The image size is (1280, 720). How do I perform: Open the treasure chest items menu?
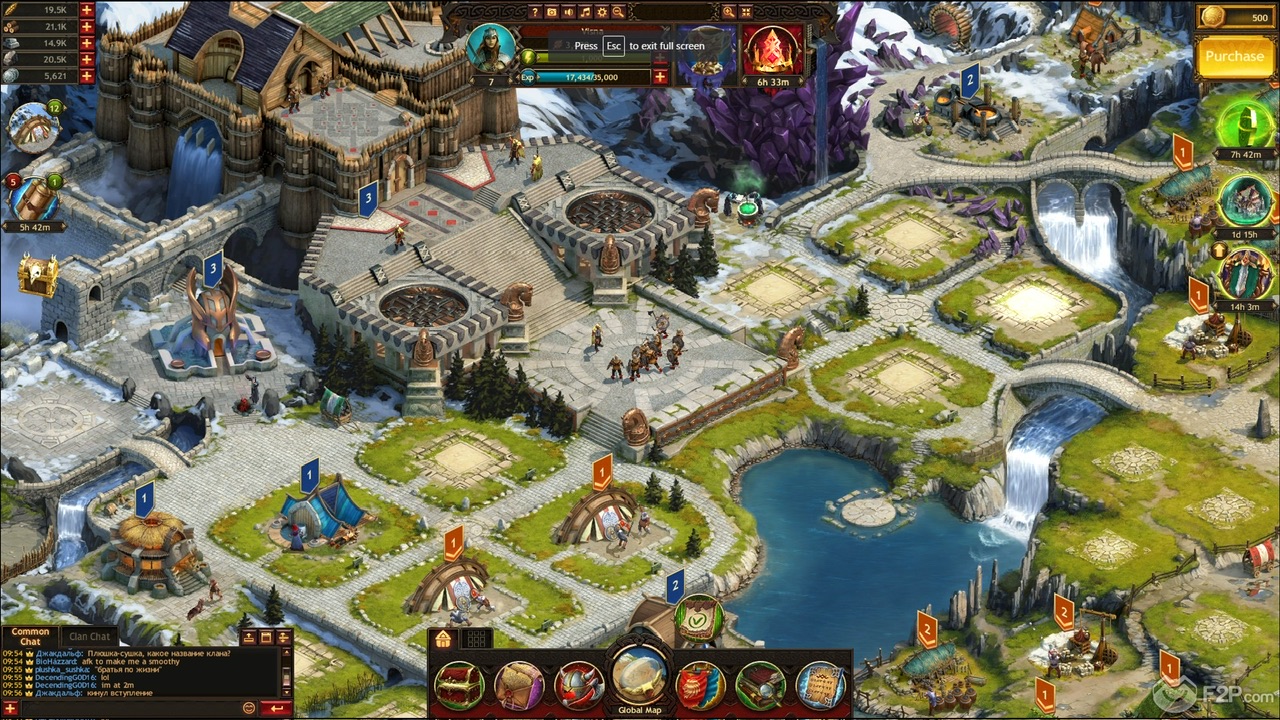click(459, 682)
